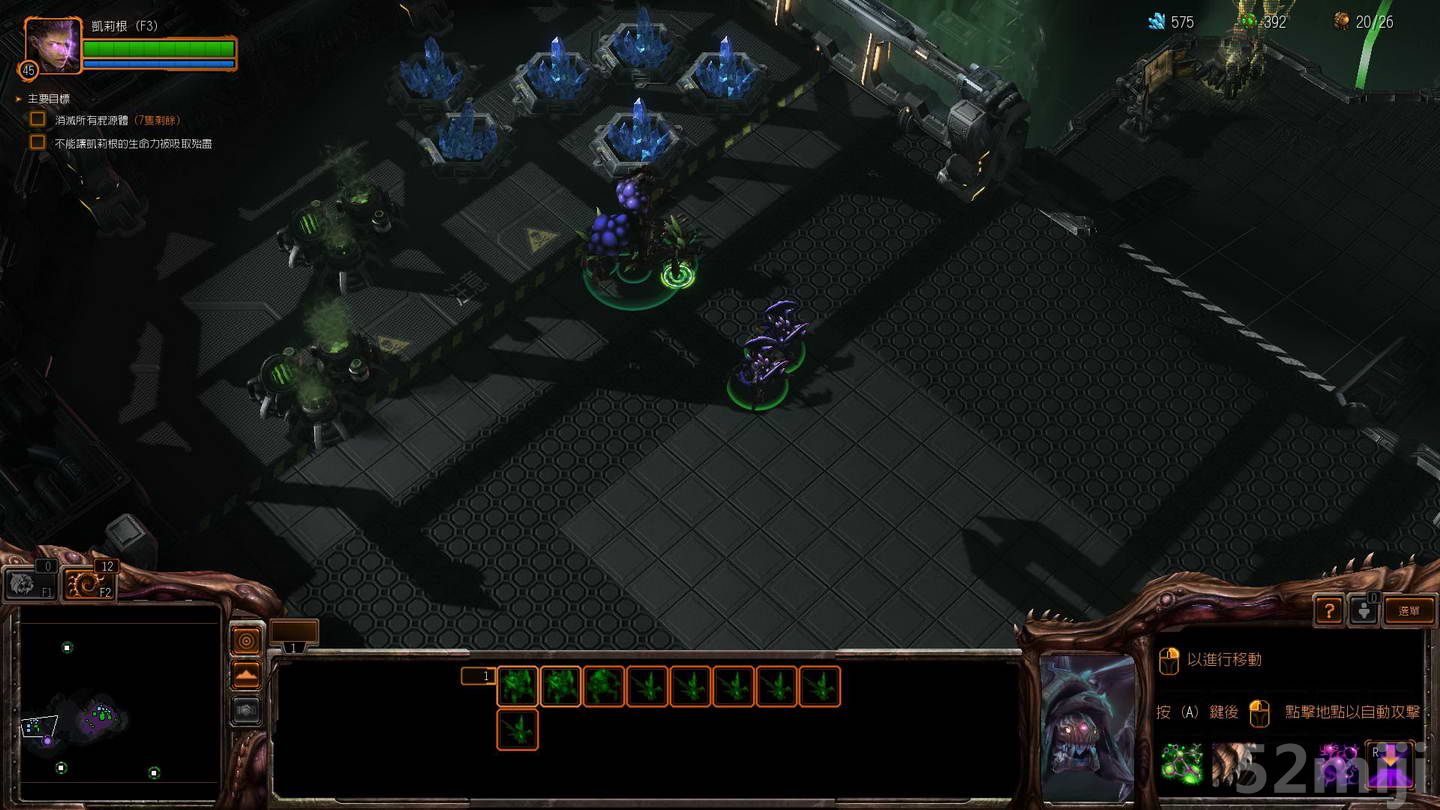1440x810 pixels.
Task: Check the second mission objective checkbox
Action: pos(38,143)
